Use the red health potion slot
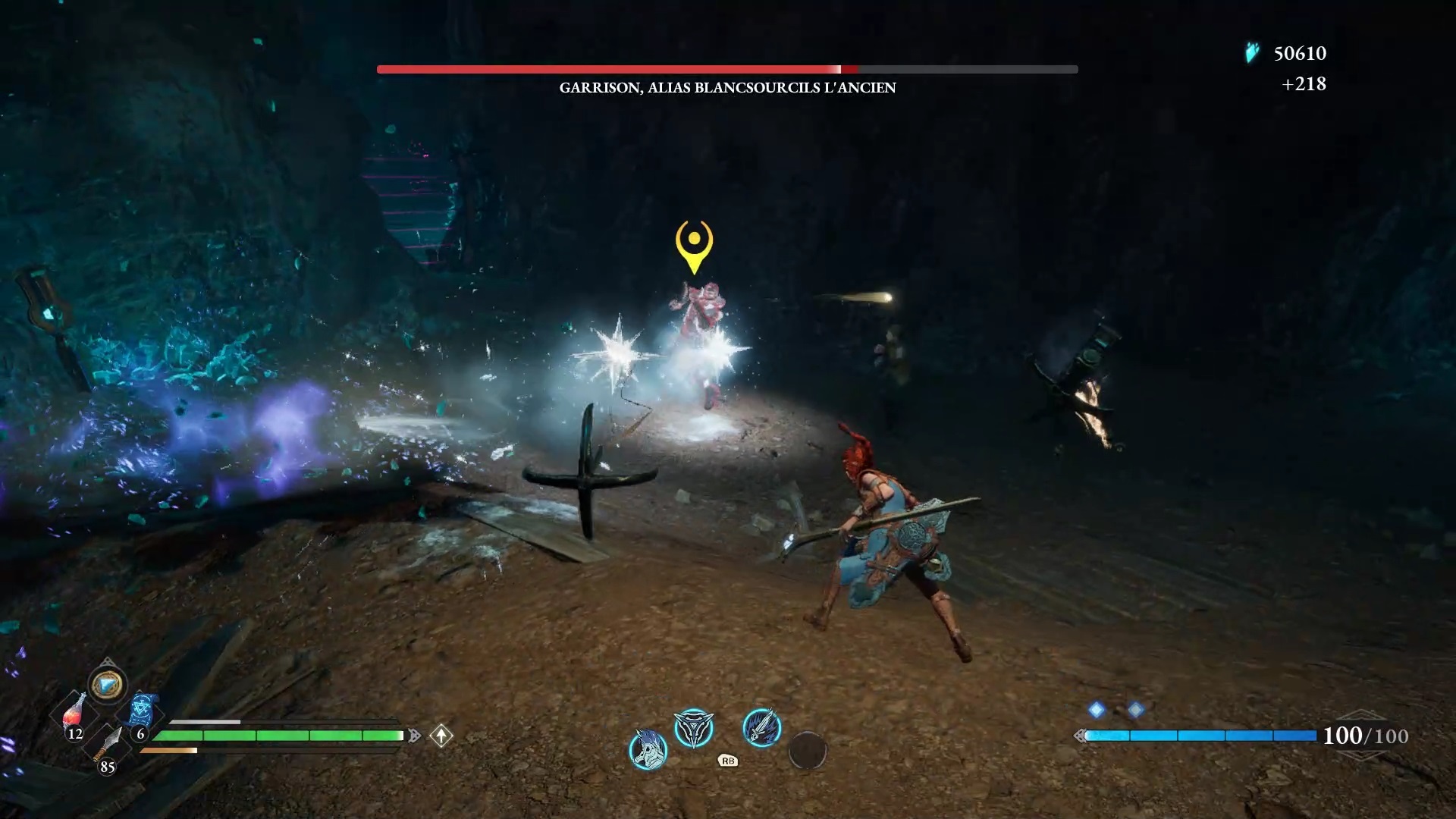The image size is (1456, 819). click(x=74, y=713)
